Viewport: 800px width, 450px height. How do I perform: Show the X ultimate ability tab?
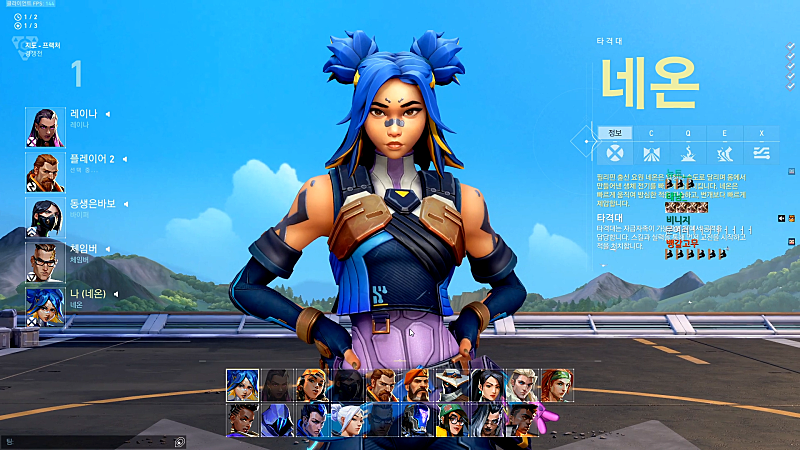[761, 133]
